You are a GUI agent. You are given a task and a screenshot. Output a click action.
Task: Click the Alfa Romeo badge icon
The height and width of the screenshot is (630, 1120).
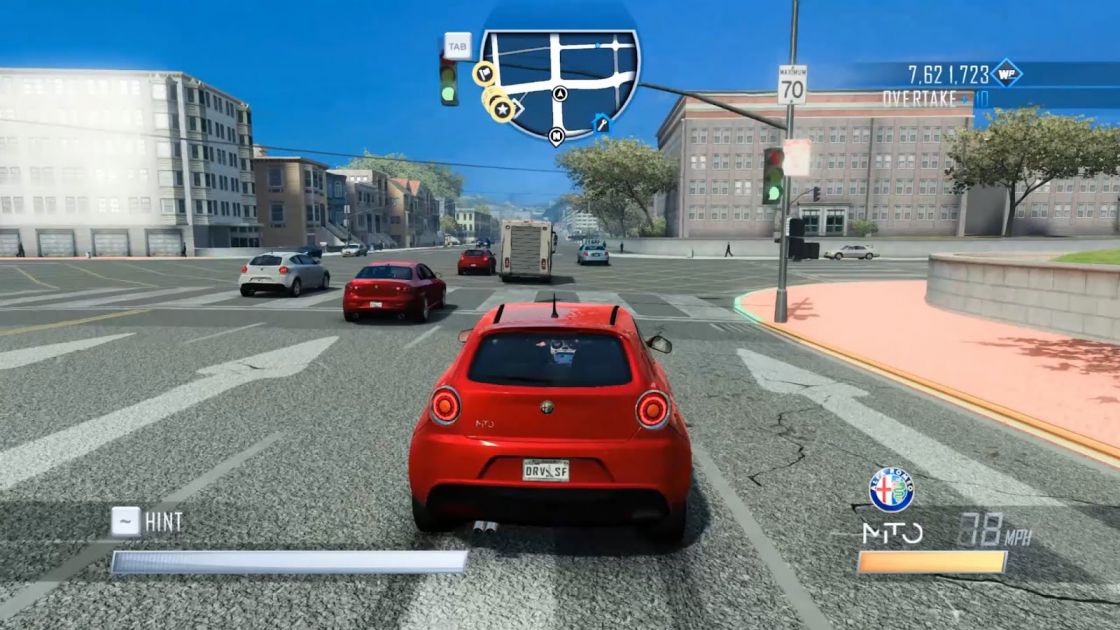pos(891,490)
